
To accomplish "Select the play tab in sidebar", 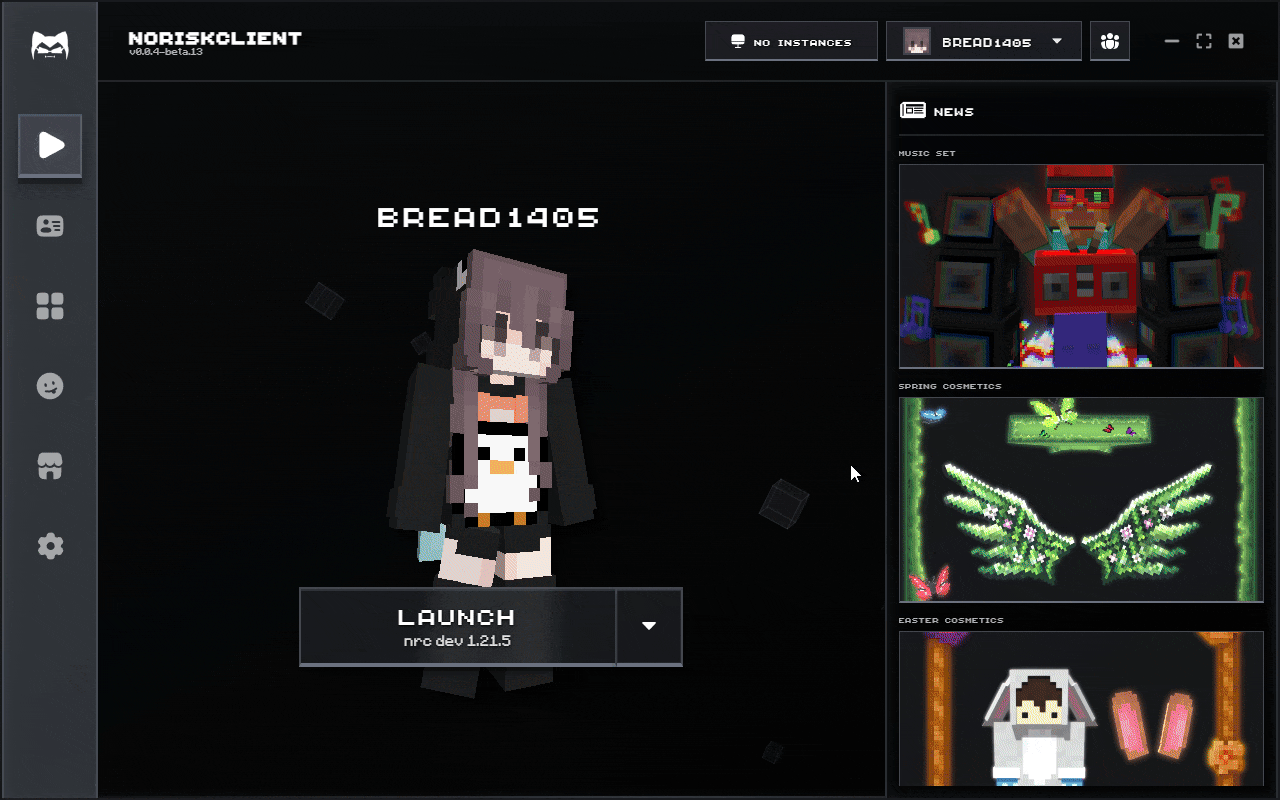I will point(50,146).
